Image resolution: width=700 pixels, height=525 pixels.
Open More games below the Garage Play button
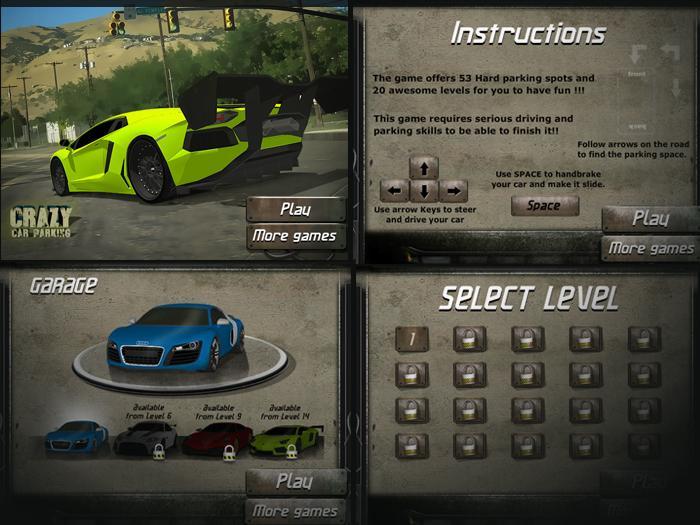(x=296, y=511)
